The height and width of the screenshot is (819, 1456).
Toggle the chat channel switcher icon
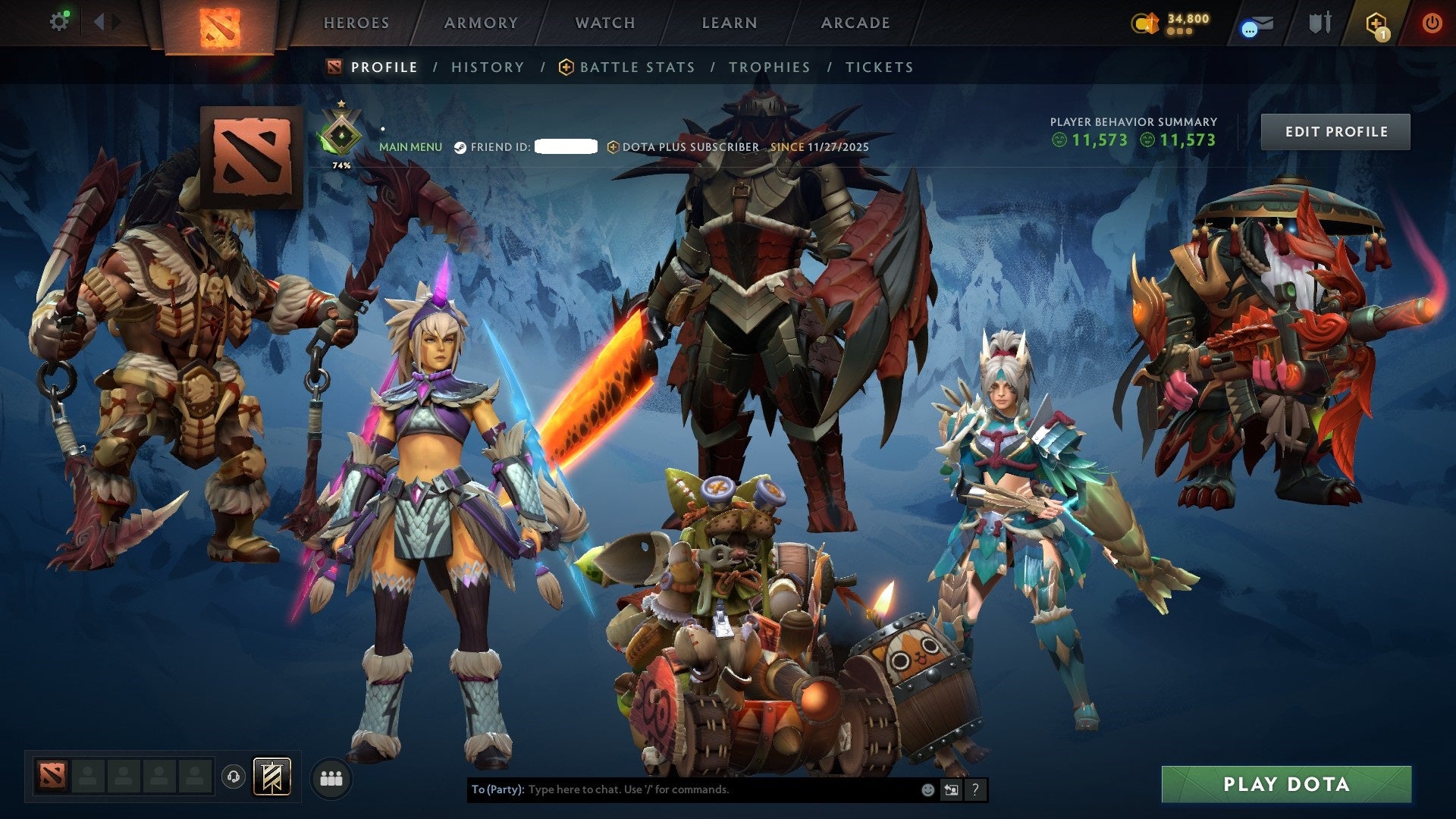click(952, 789)
